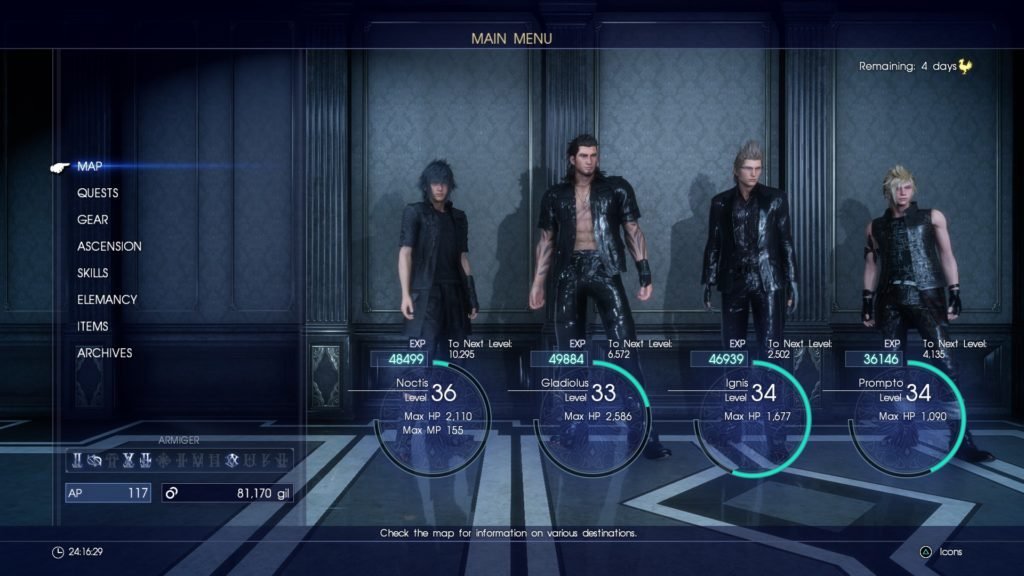This screenshot has height=576, width=1024.
Task: Click the Armiger royal arms icon row
Action: (178, 461)
